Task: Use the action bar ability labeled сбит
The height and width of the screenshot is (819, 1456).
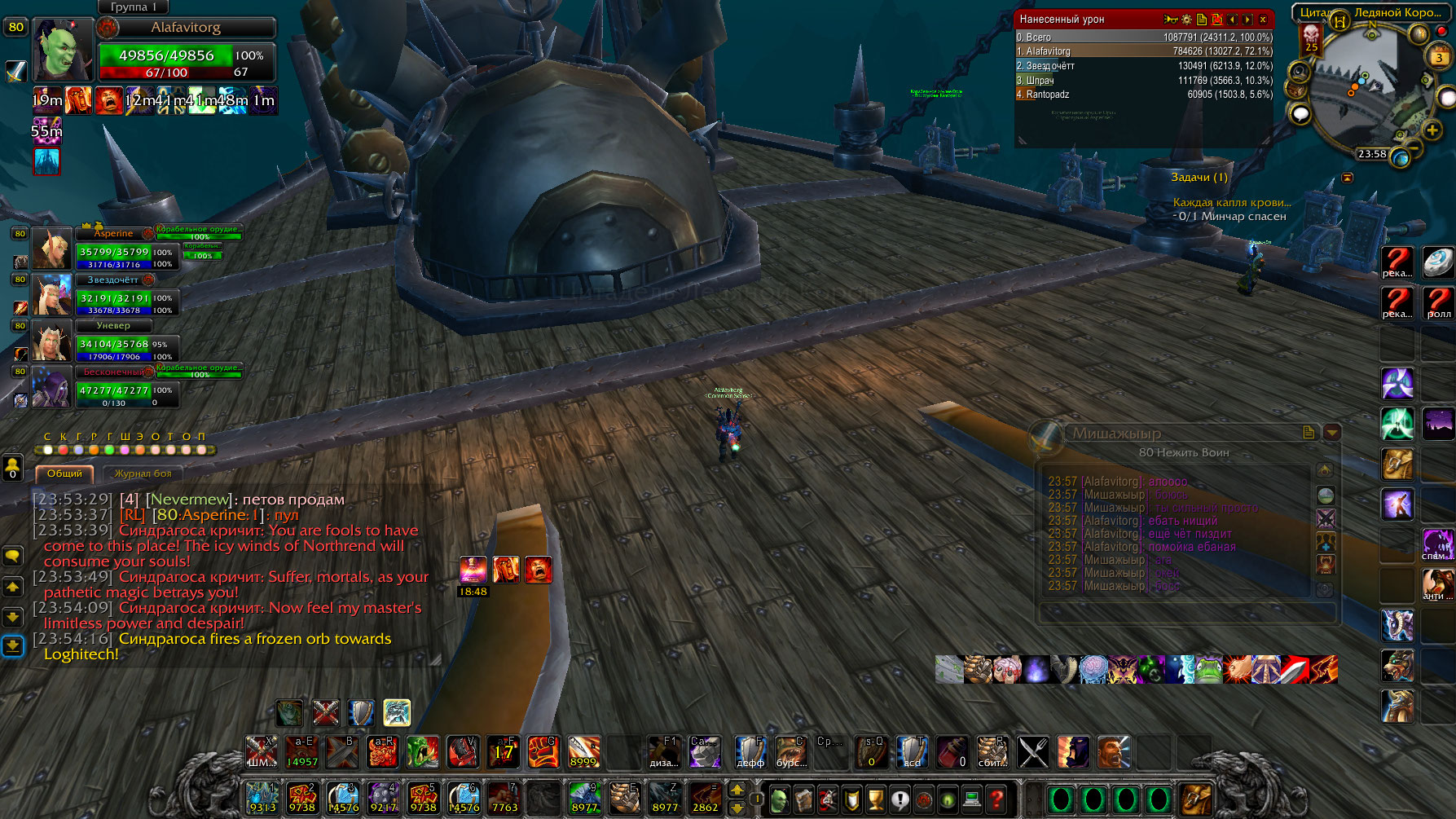Action: [992, 752]
